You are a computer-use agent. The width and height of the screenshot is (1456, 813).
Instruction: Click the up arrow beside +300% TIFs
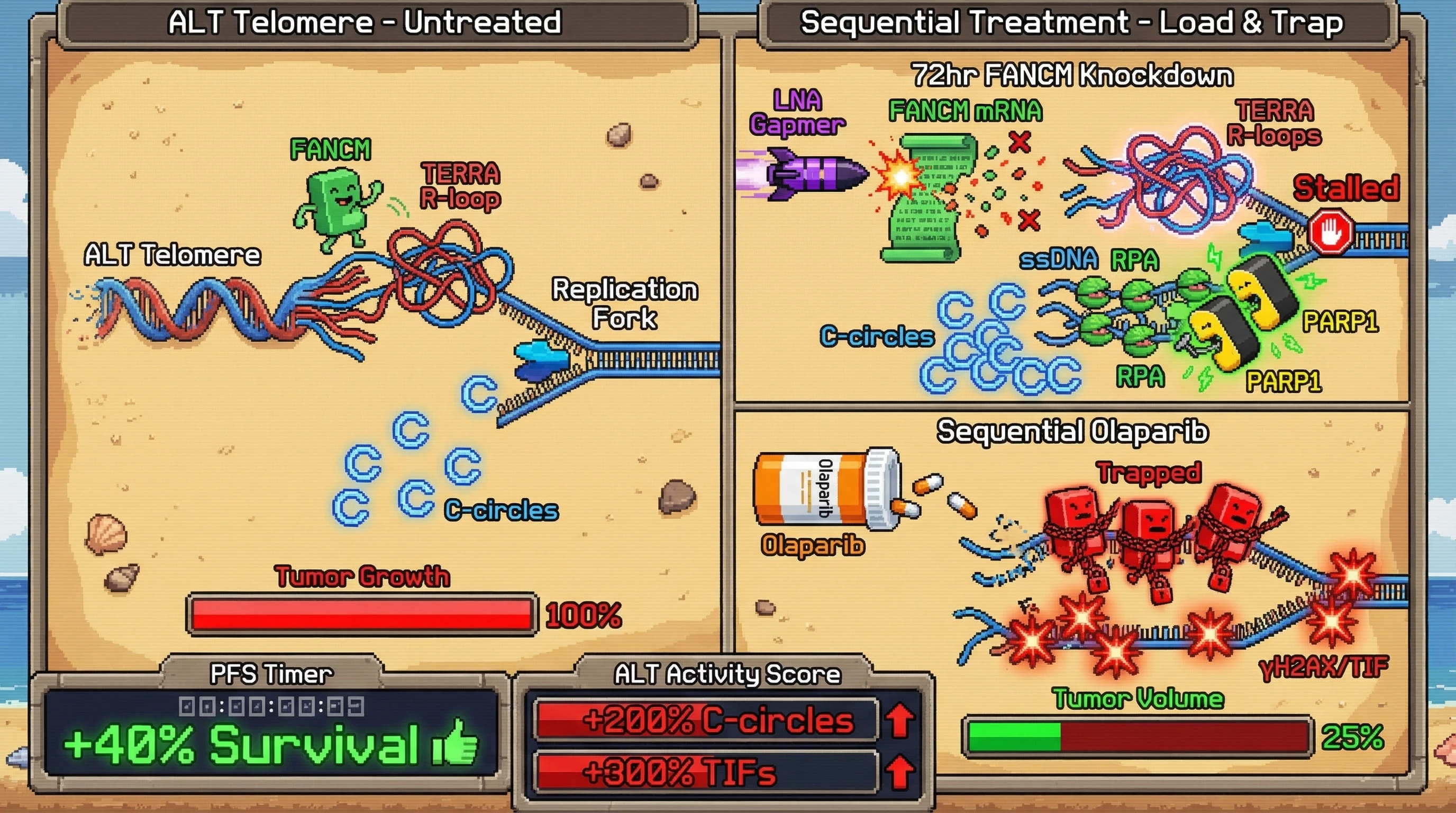click(x=899, y=771)
